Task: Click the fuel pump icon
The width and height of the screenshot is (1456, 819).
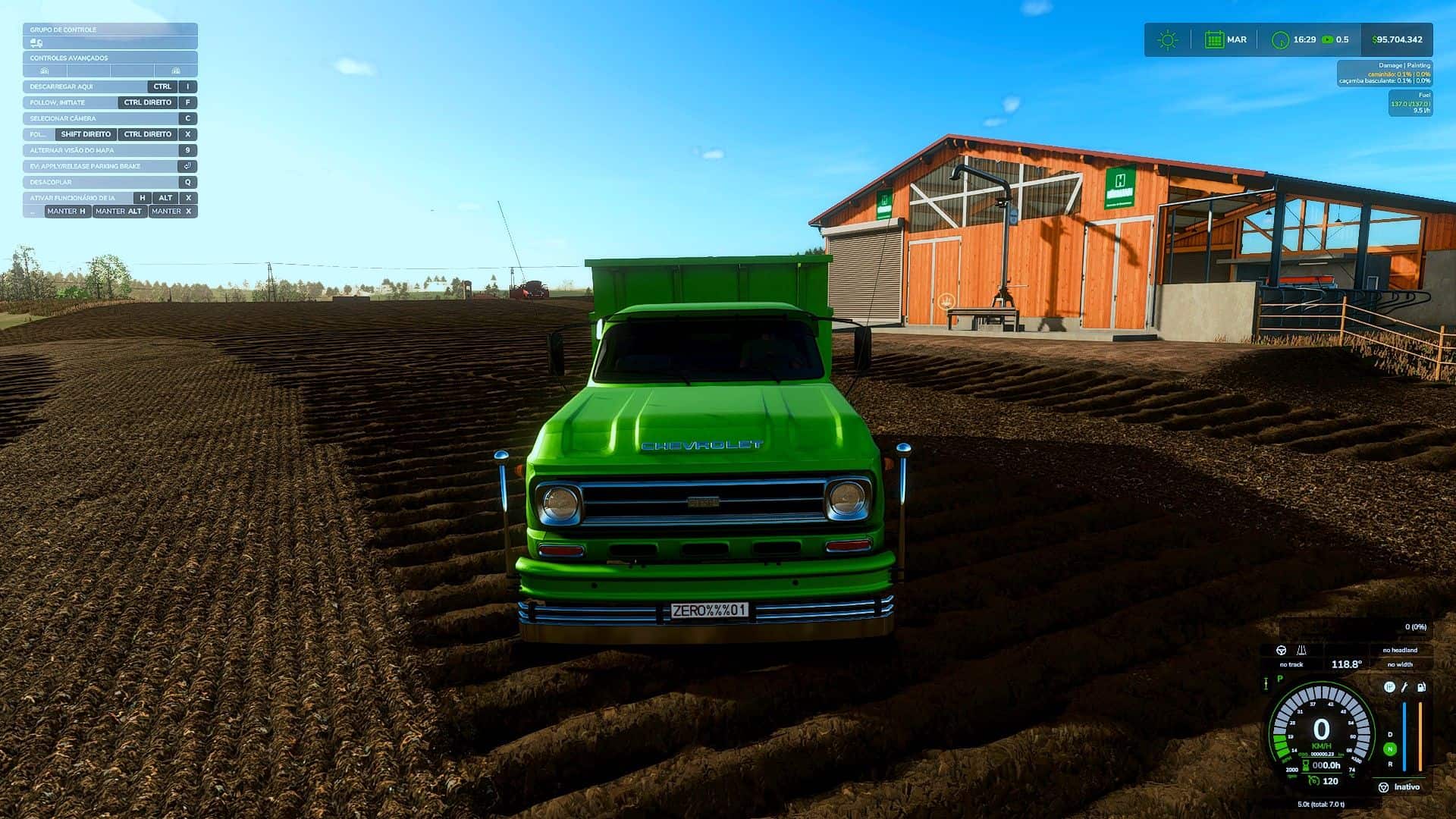Action: pyautogui.click(x=1421, y=687)
